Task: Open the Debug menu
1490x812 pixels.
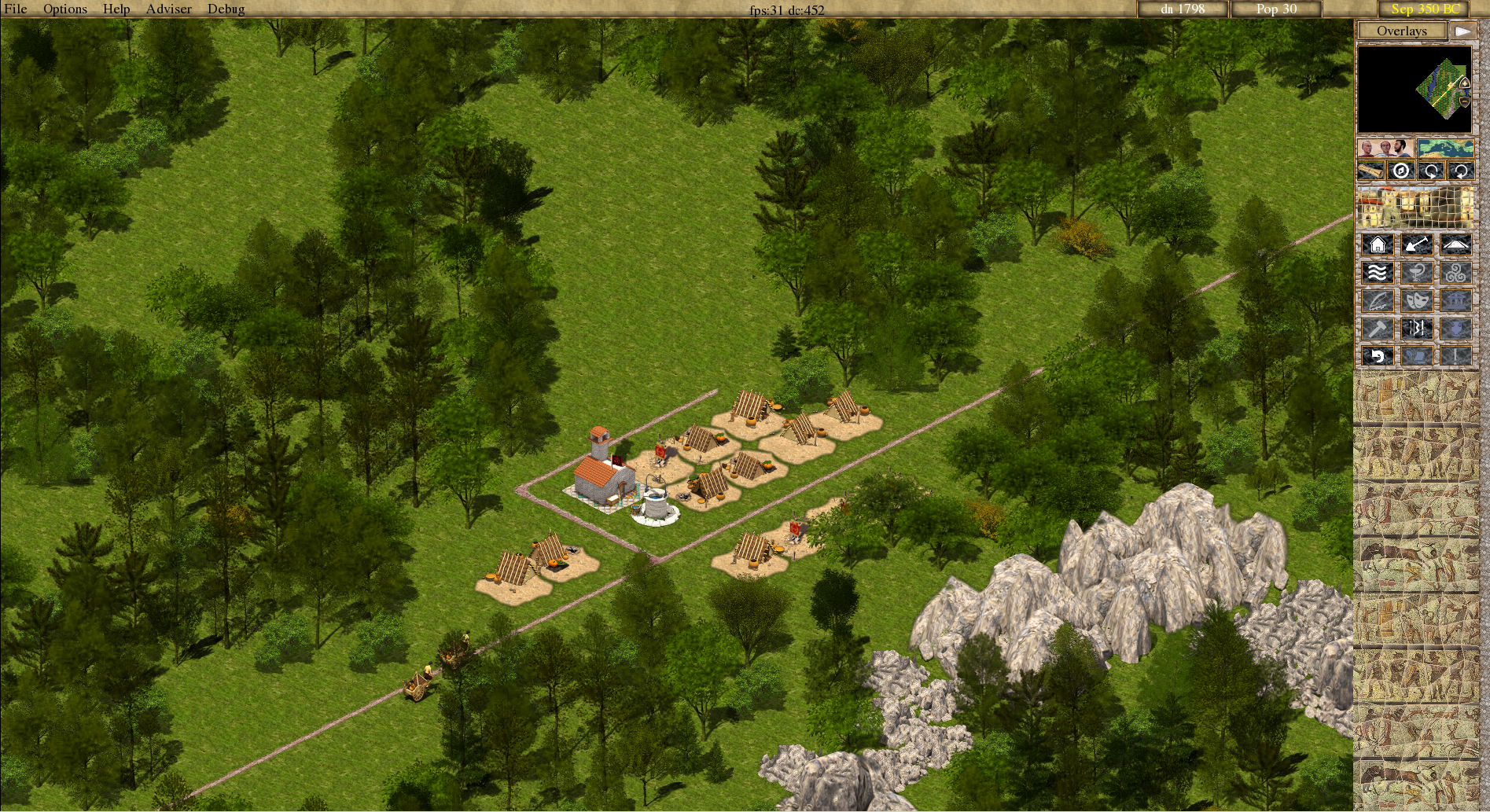Action: click(x=225, y=9)
